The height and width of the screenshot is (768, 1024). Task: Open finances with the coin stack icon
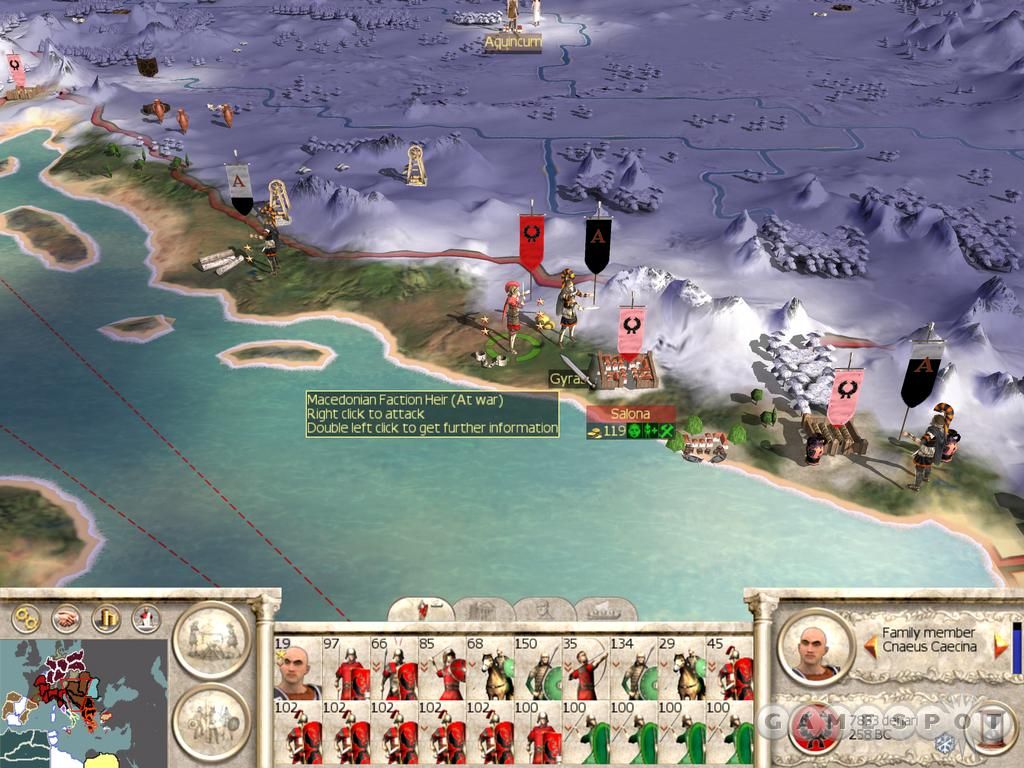tap(106, 617)
